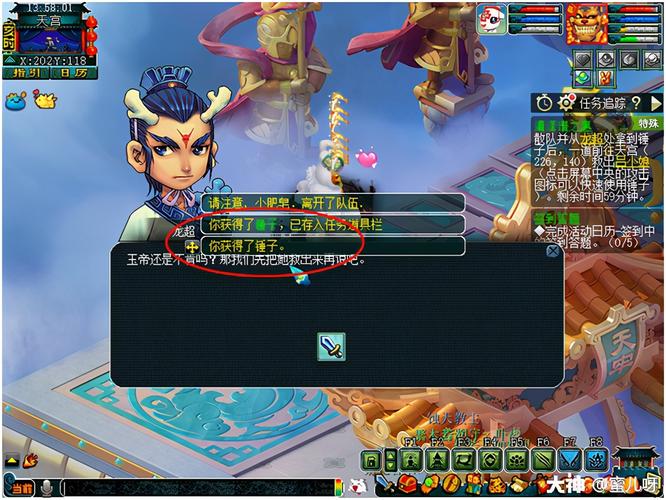Open the quest tracker gear settings
The width and height of the screenshot is (666, 500).
coord(566,102)
